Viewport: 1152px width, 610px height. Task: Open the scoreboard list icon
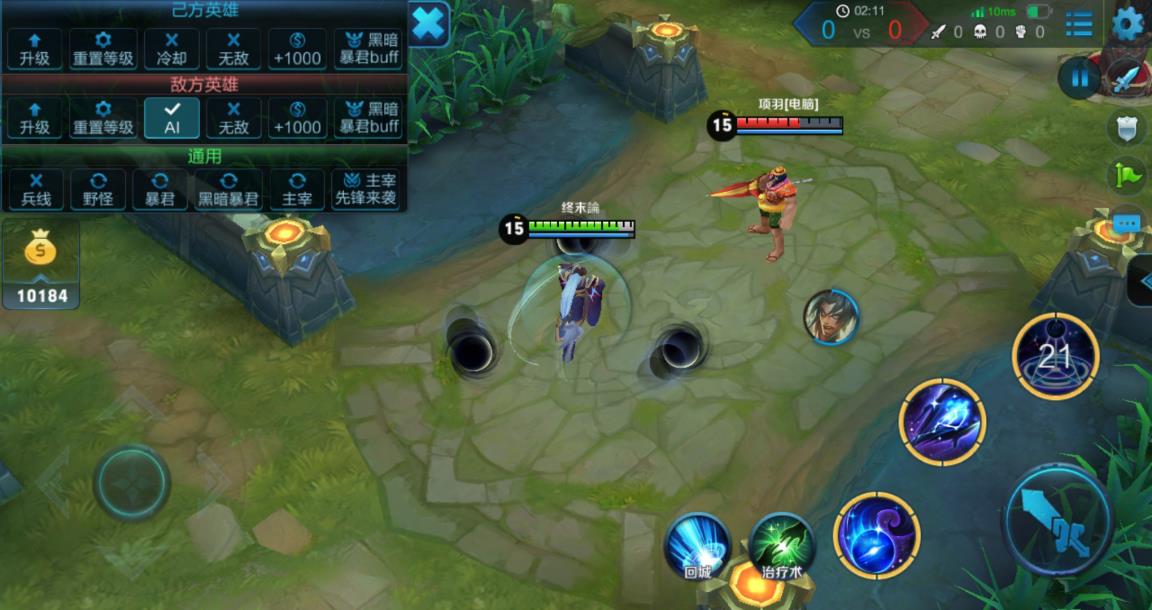click(1079, 23)
